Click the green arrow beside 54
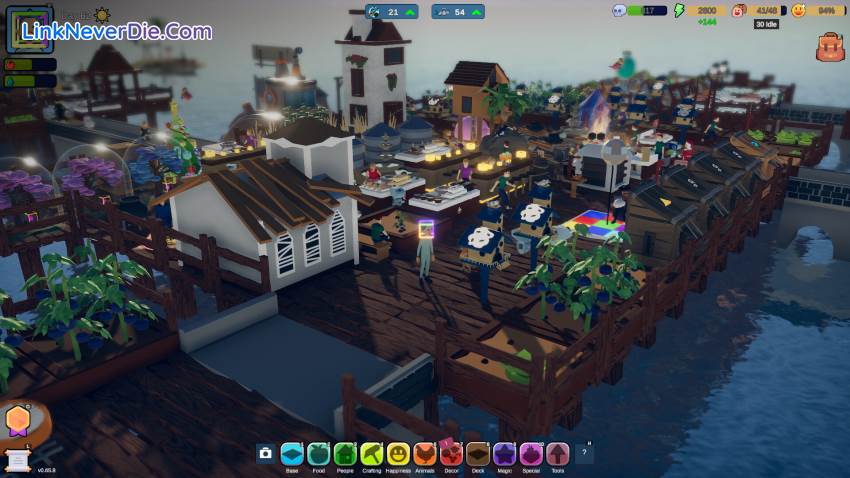This screenshot has width=850, height=478. pos(476,12)
